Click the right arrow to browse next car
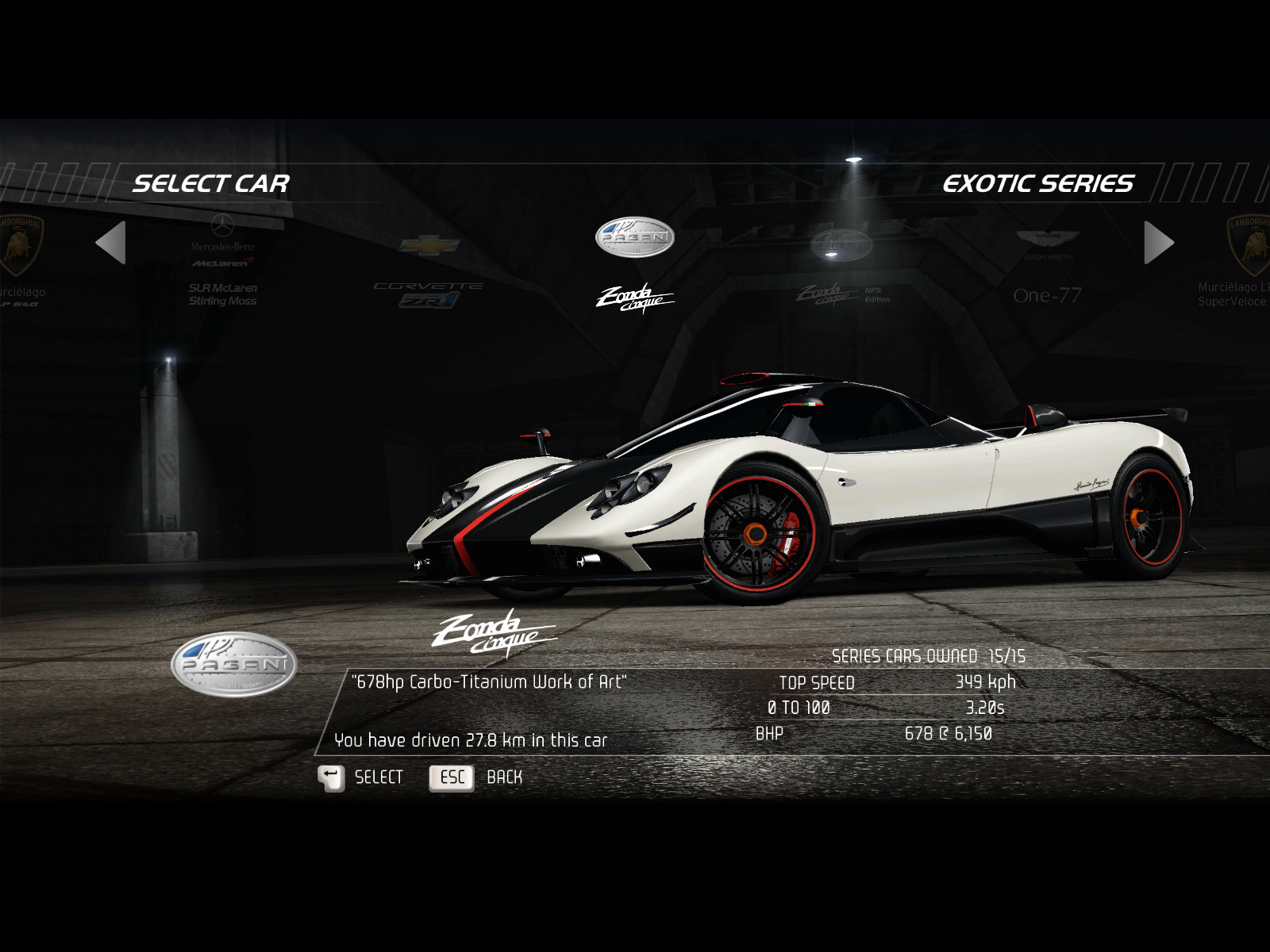The image size is (1270, 952). (x=1158, y=242)
